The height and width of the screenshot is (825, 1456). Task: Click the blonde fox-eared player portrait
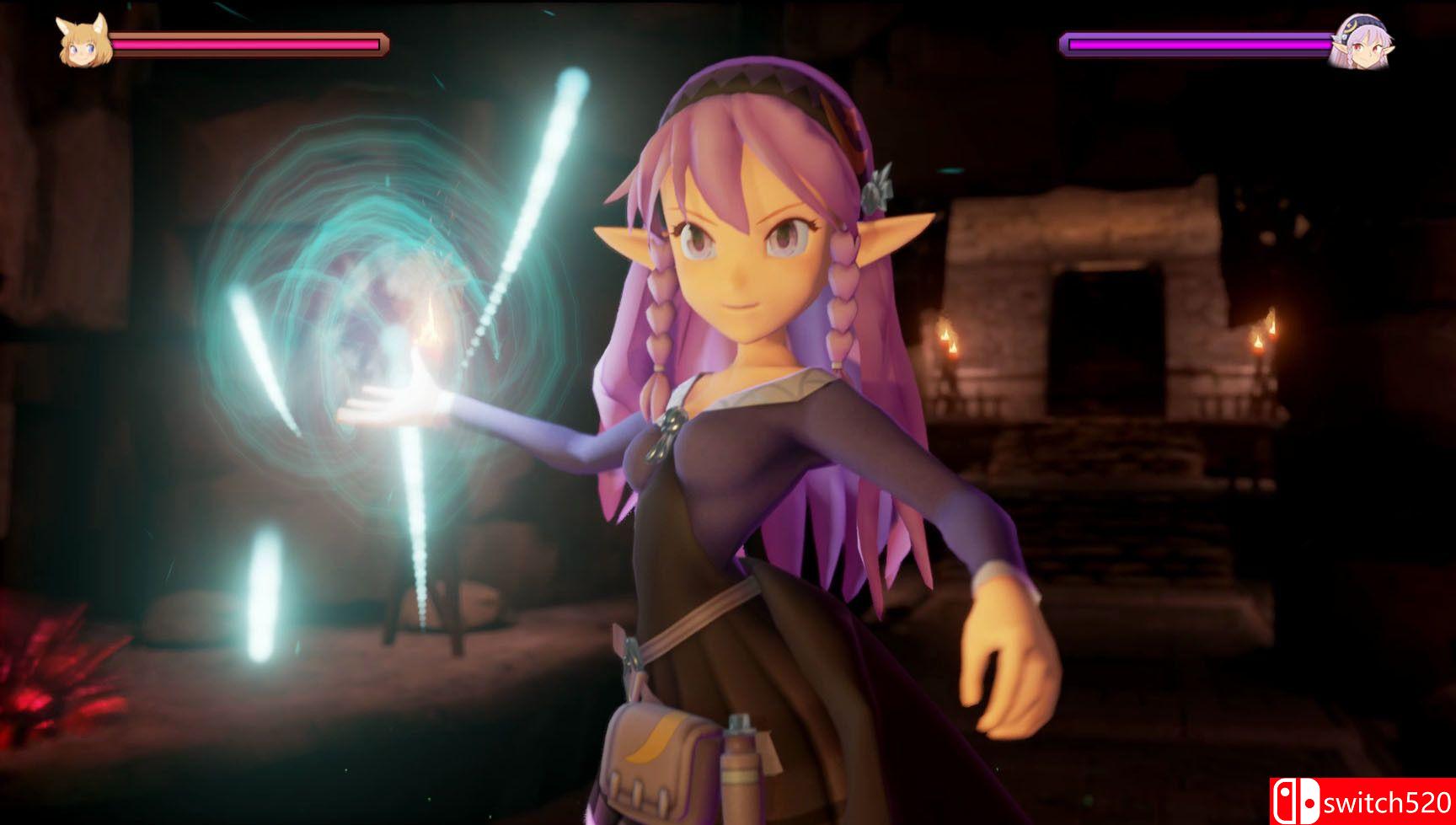click(x=84, y=40)
